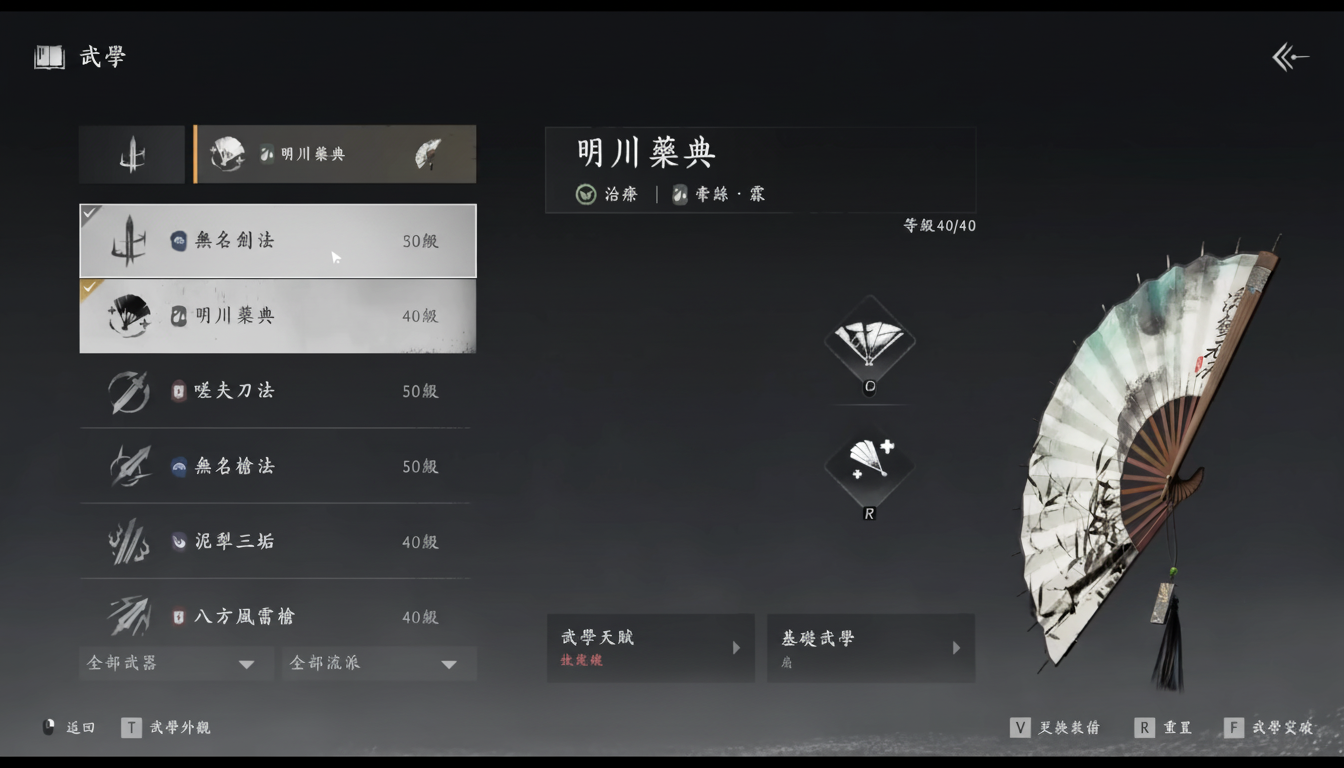This screenshot has width=1344, height=768.
Task: Click the 武學 book icon in the header
Action: (47, 57)
